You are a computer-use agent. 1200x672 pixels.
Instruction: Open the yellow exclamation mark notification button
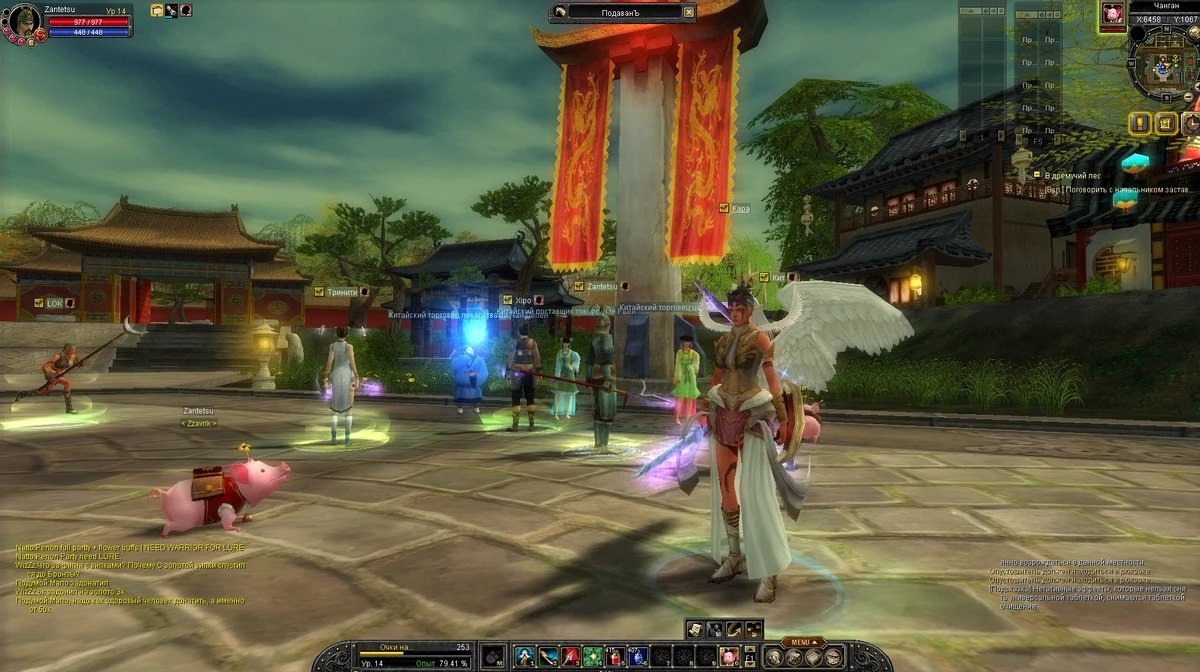coord(1140,123)
